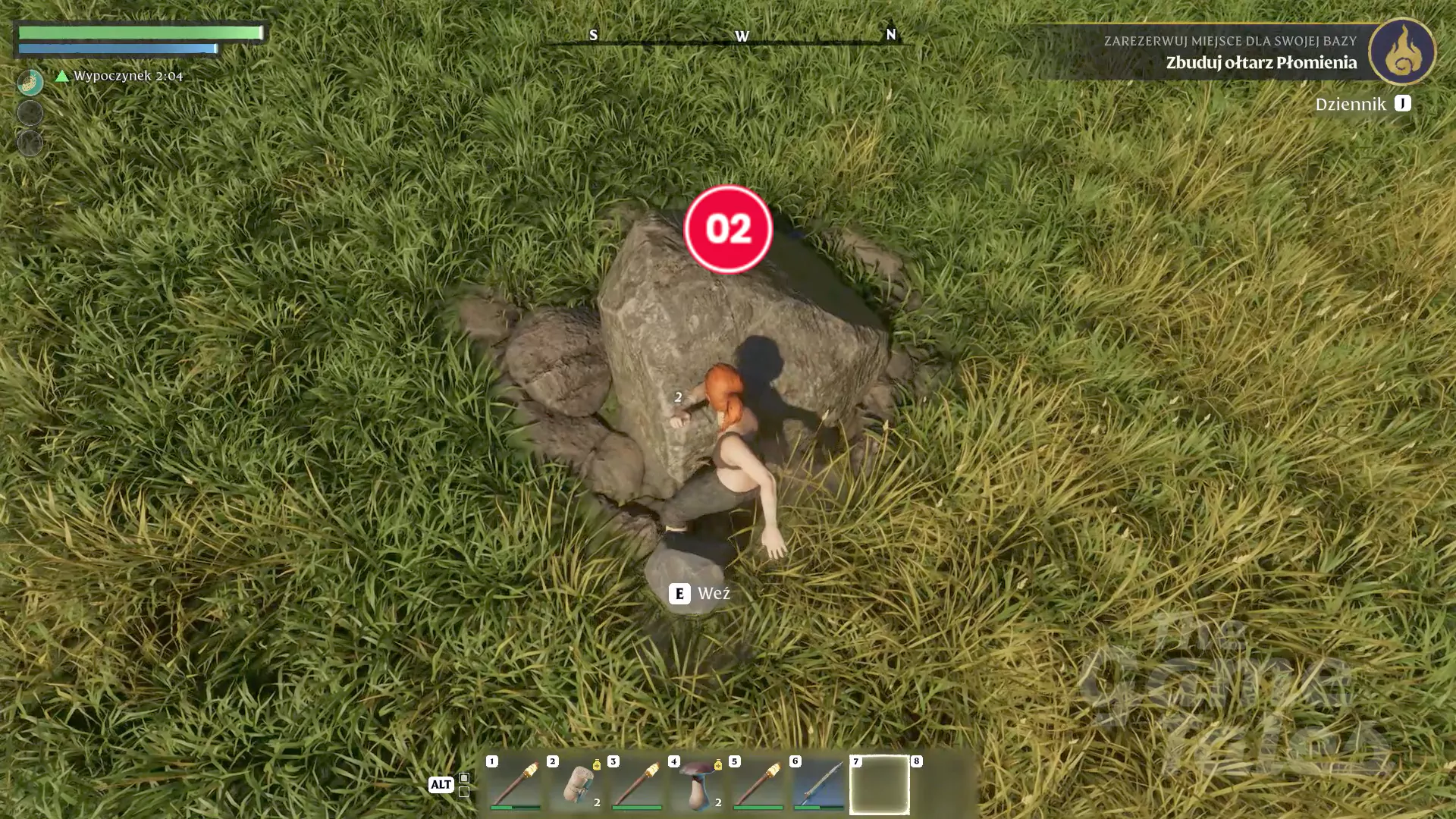
Task: Open the flame altar quest icon
Action: (x=1402, y=52)
